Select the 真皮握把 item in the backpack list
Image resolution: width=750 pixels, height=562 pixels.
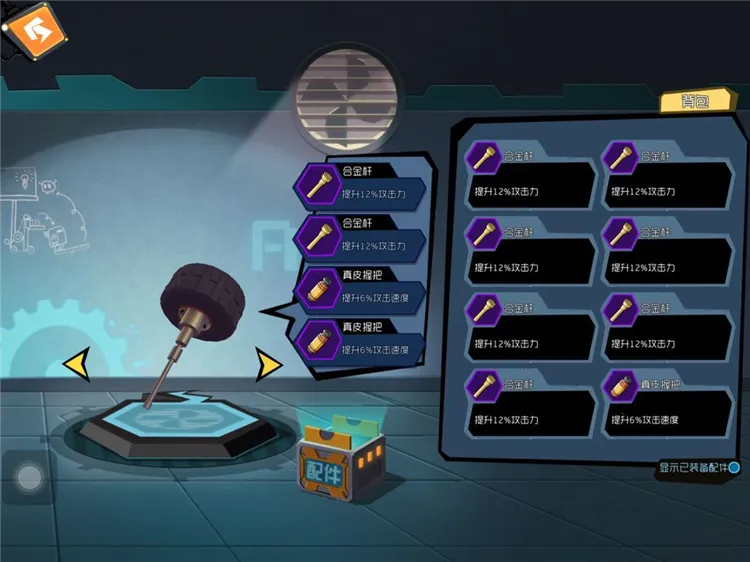click(x=668, y=403)
